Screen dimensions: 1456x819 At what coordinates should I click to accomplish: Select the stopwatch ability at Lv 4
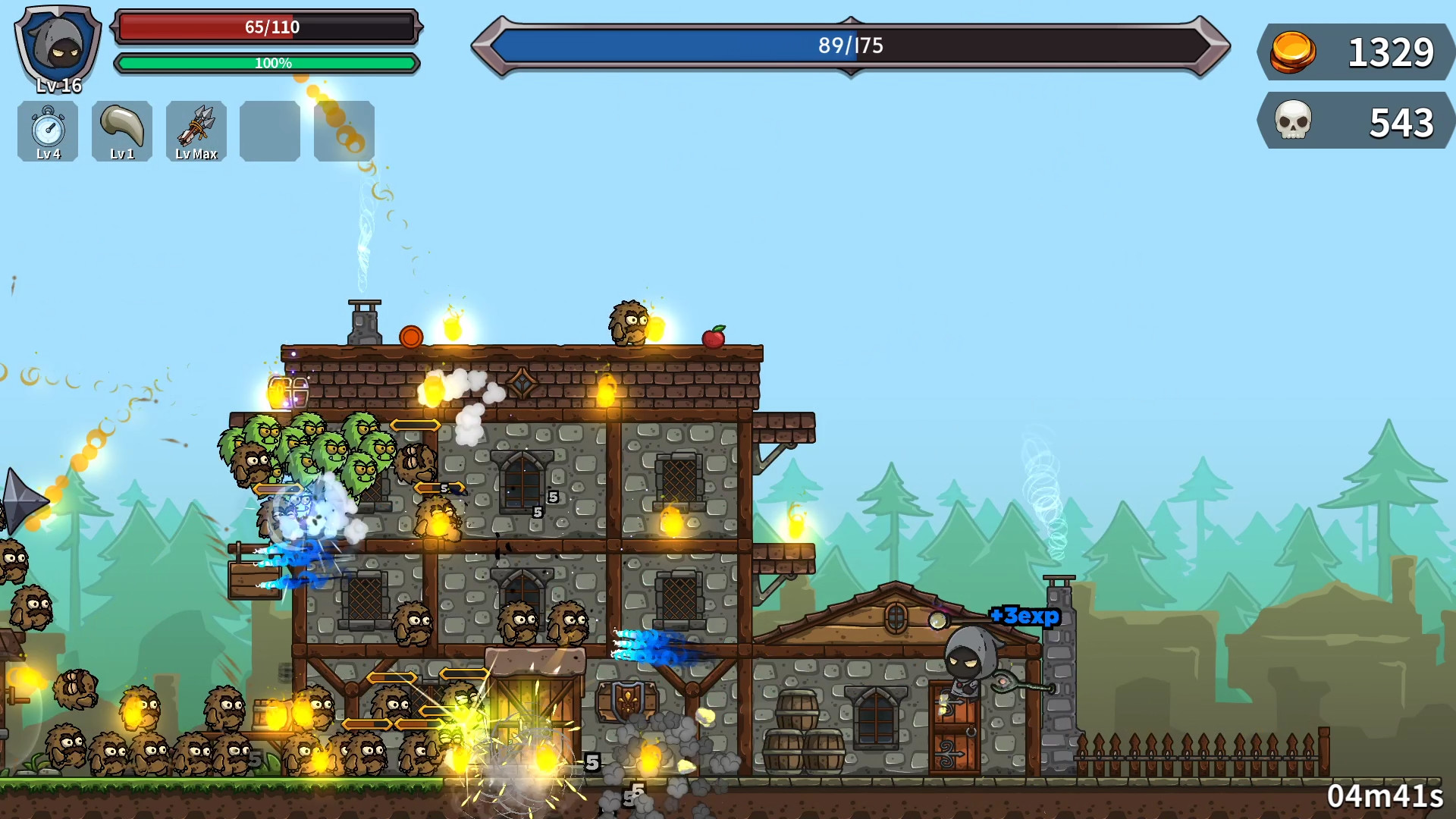(x=47, y=131)
